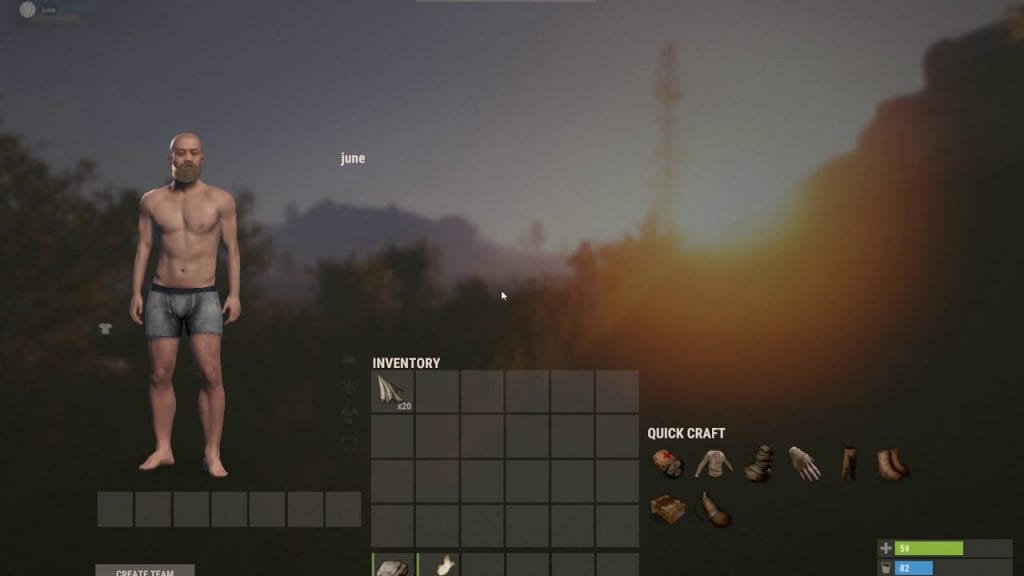Quick craft the wooden box
1024x576 pixels.
click(x=667, y=509)
